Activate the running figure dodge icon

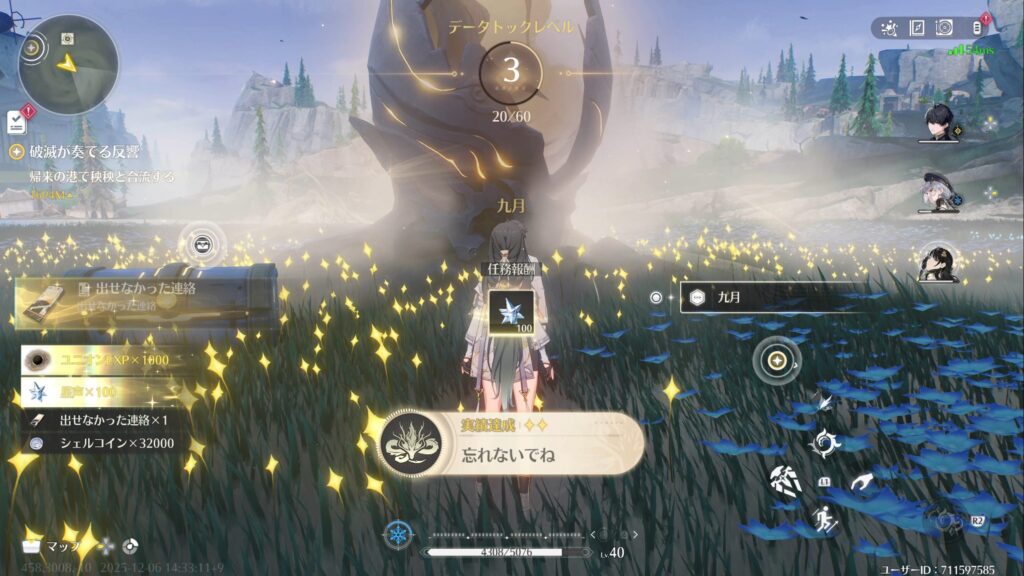click(x=823, y=519)
